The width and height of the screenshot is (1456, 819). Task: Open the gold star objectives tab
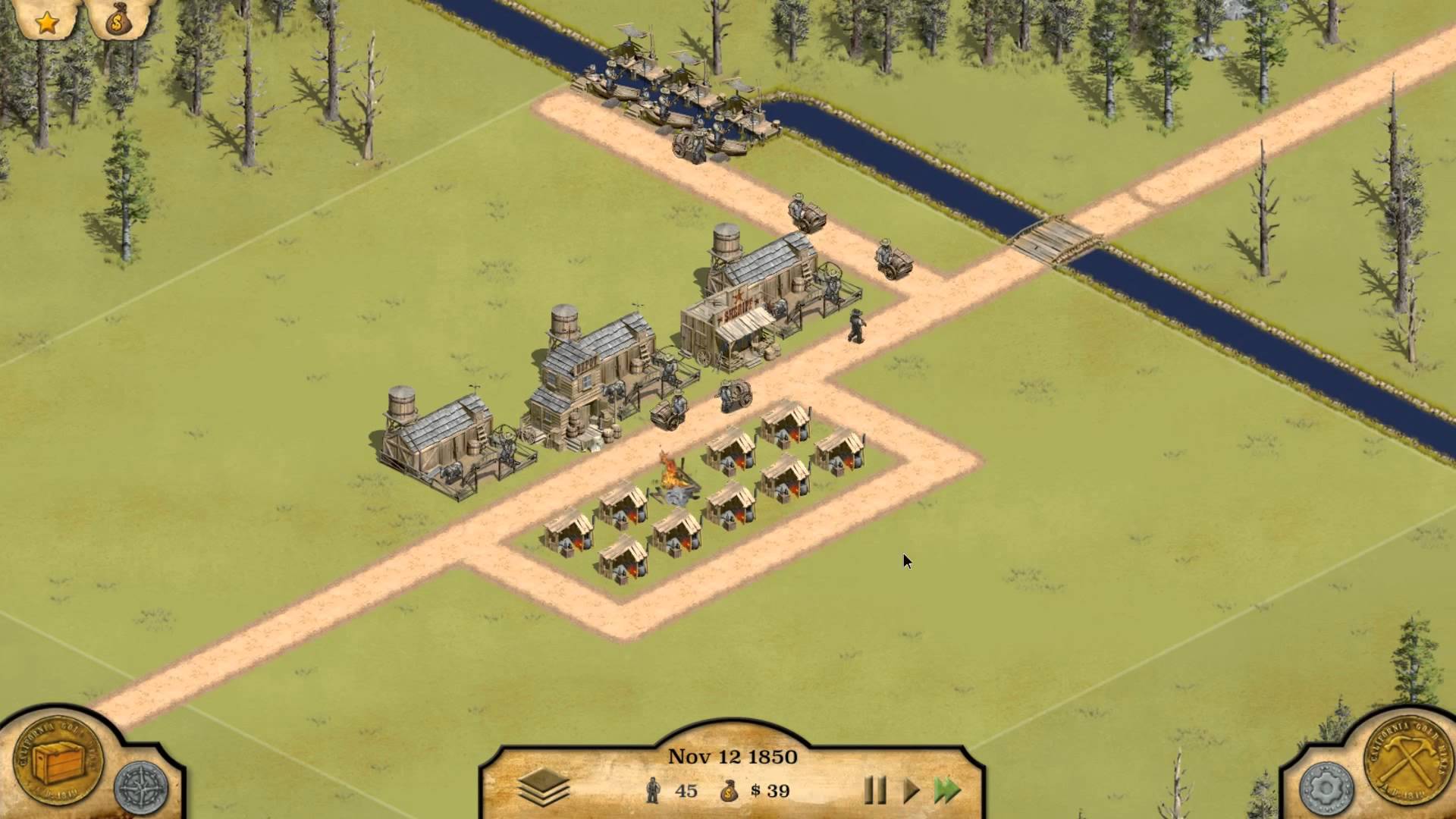pyautogui.click(x=47, y=23)
